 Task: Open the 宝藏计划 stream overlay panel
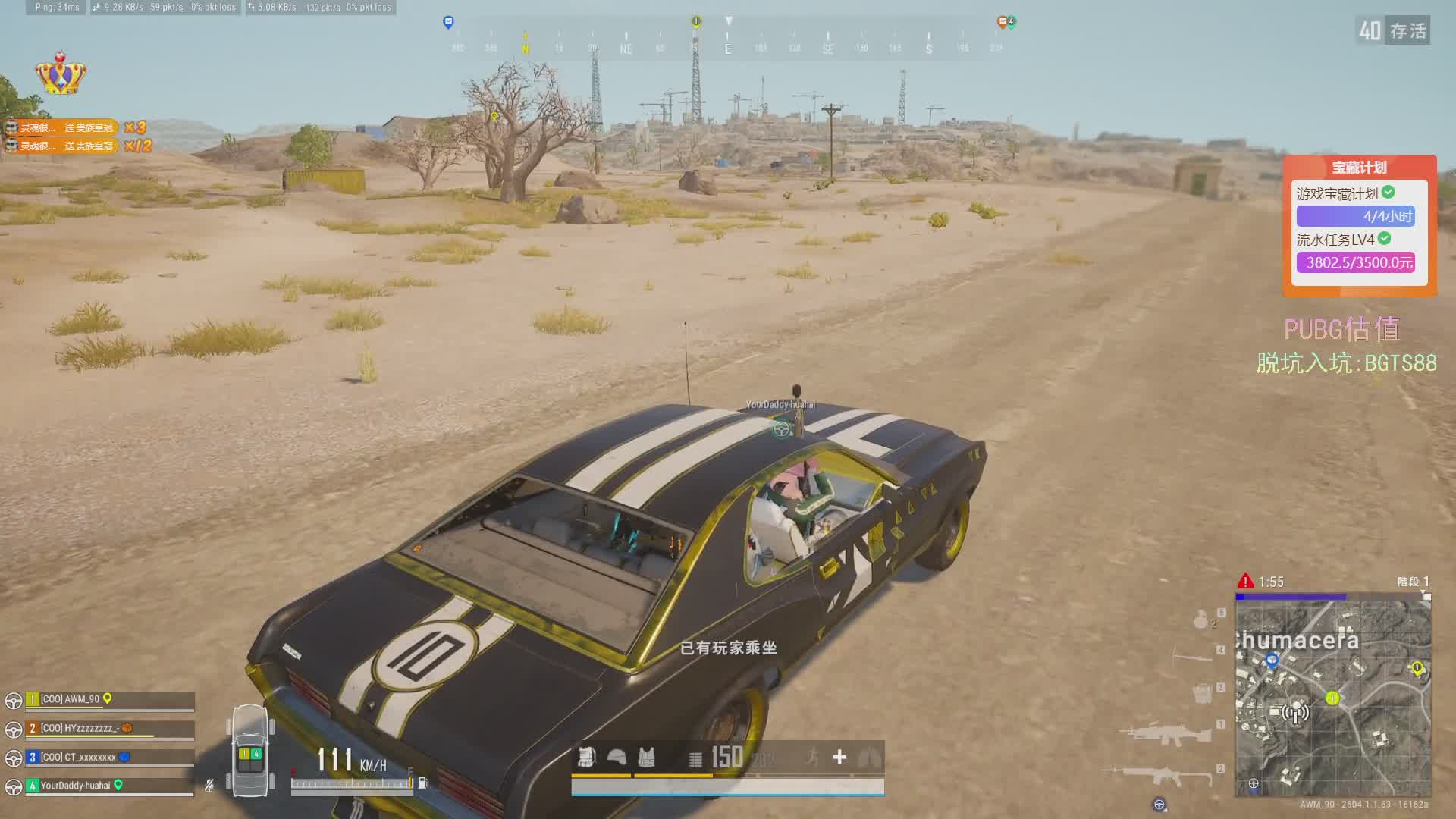point(1359,225)
